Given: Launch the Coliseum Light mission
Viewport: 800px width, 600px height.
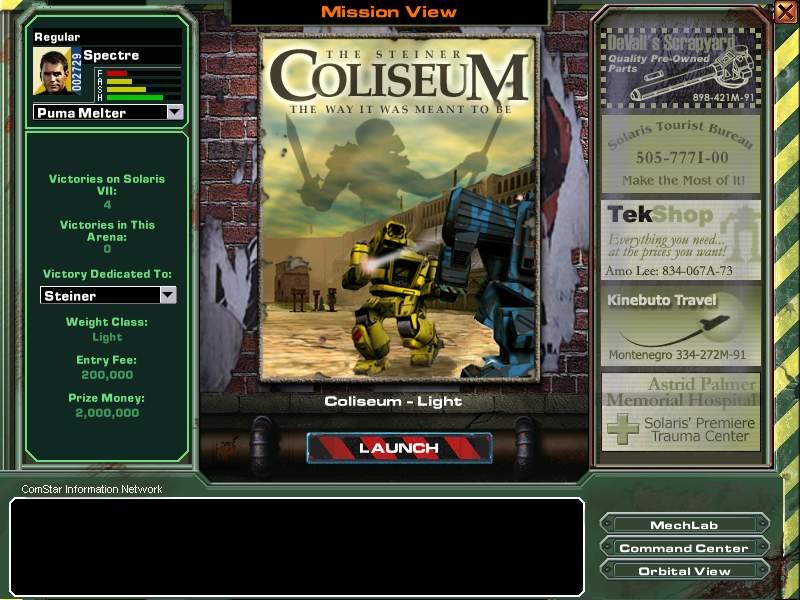Looking at the screenshot, I should pos(399,448).
